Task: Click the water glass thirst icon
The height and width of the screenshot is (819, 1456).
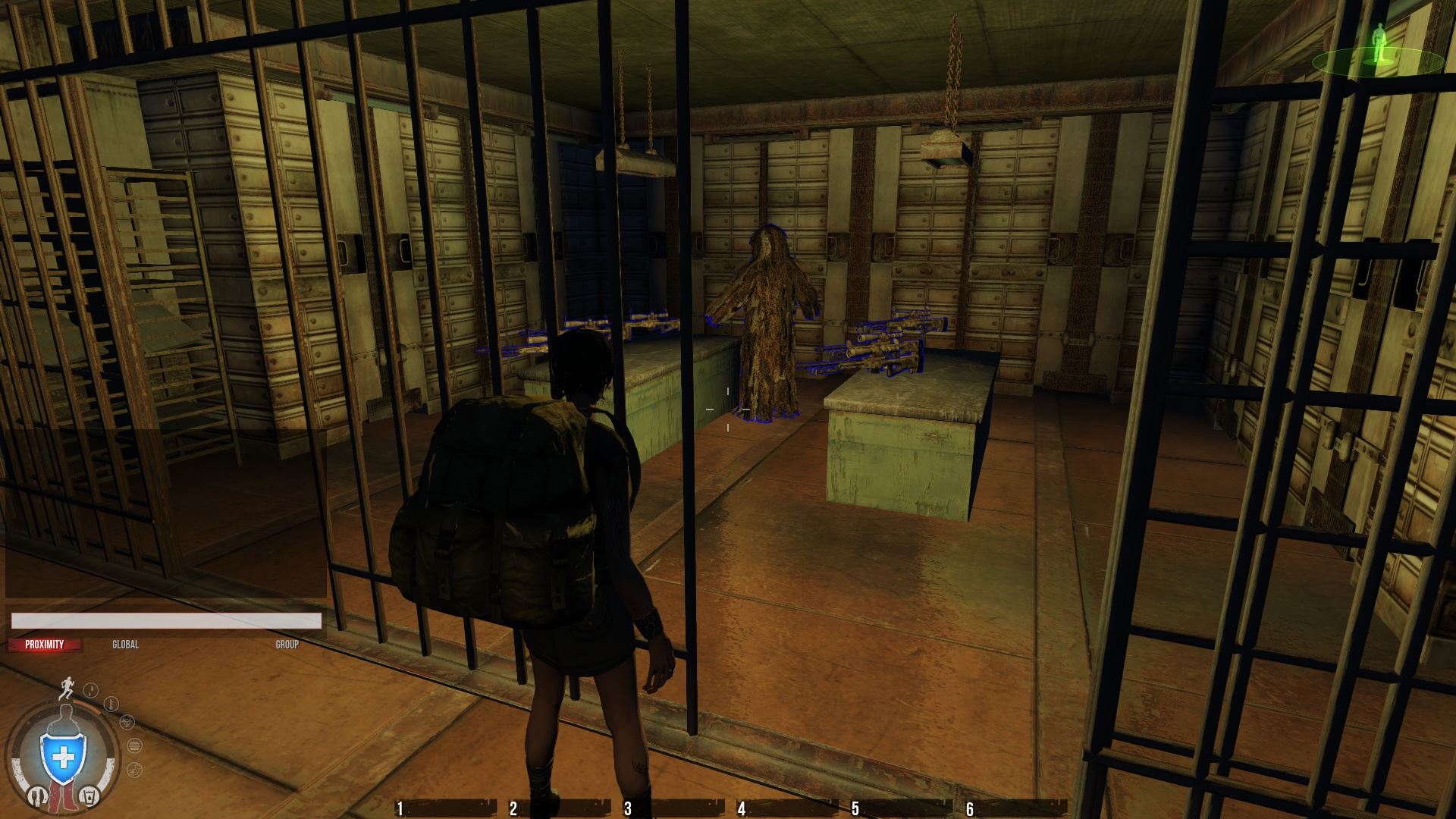Action: pyautogui.click(x=89, y=797)
